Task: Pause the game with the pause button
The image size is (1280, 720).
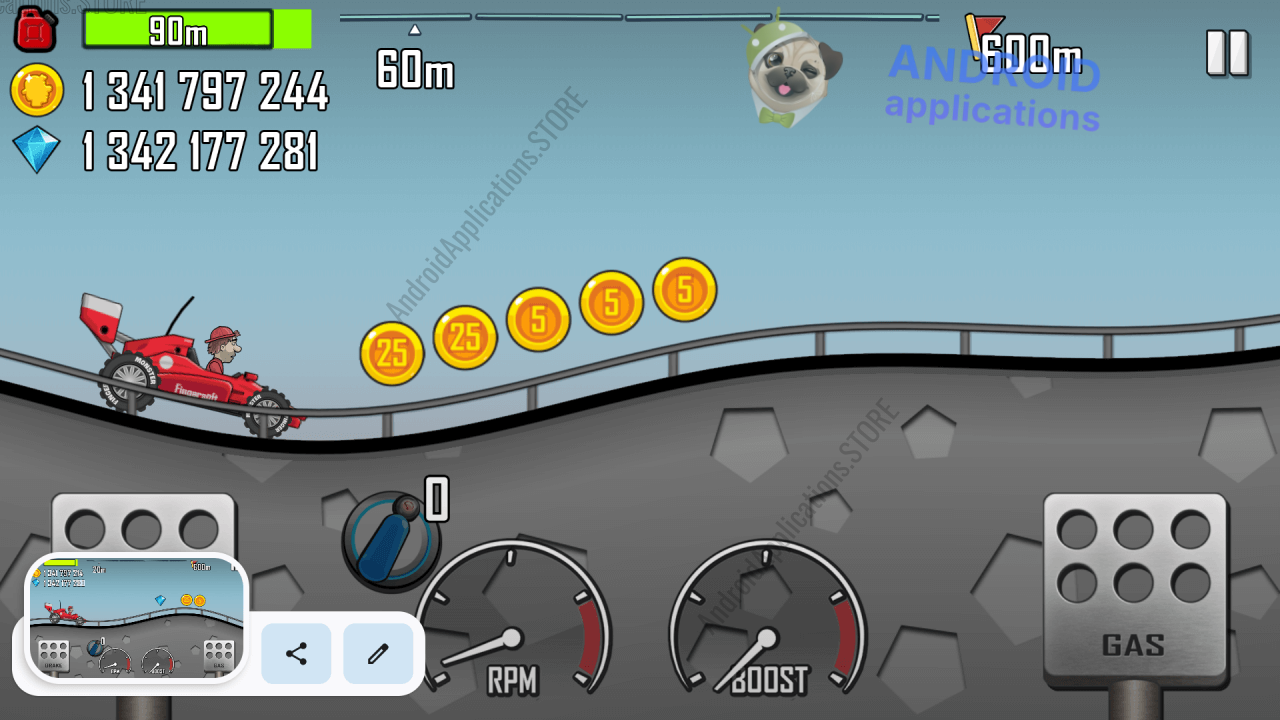Action: point(1227,52)
